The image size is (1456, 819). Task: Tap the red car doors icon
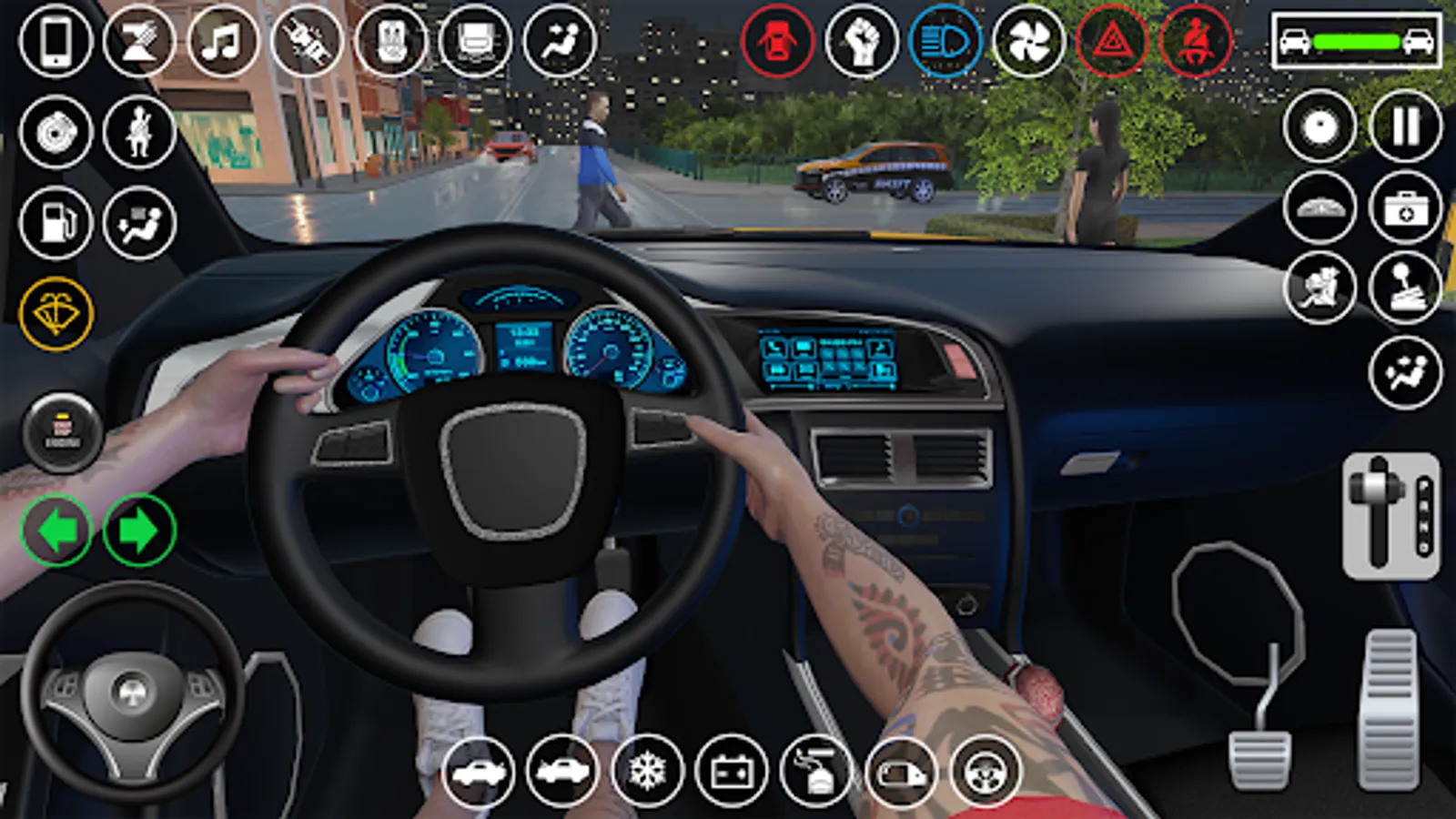pos(777,42)
